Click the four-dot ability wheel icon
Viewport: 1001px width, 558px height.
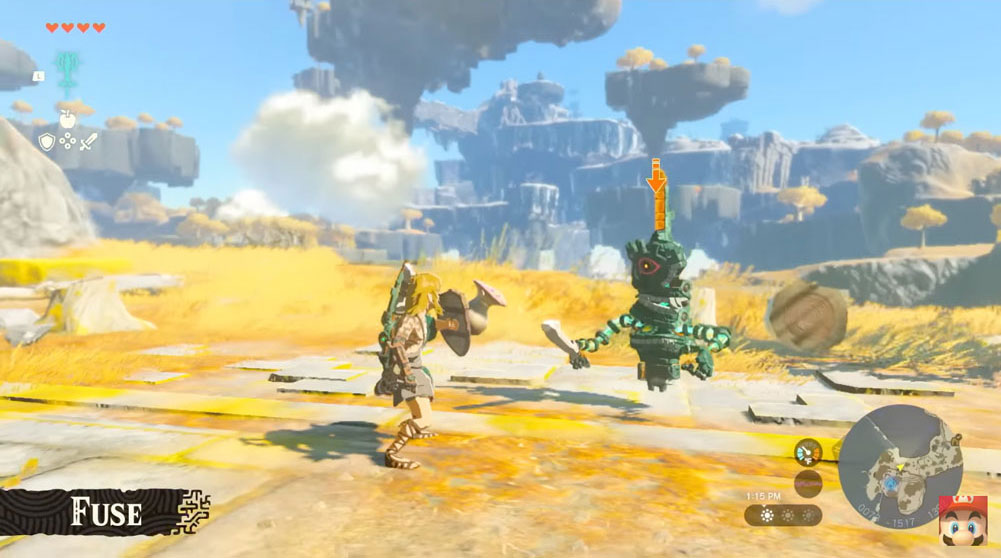67,142
